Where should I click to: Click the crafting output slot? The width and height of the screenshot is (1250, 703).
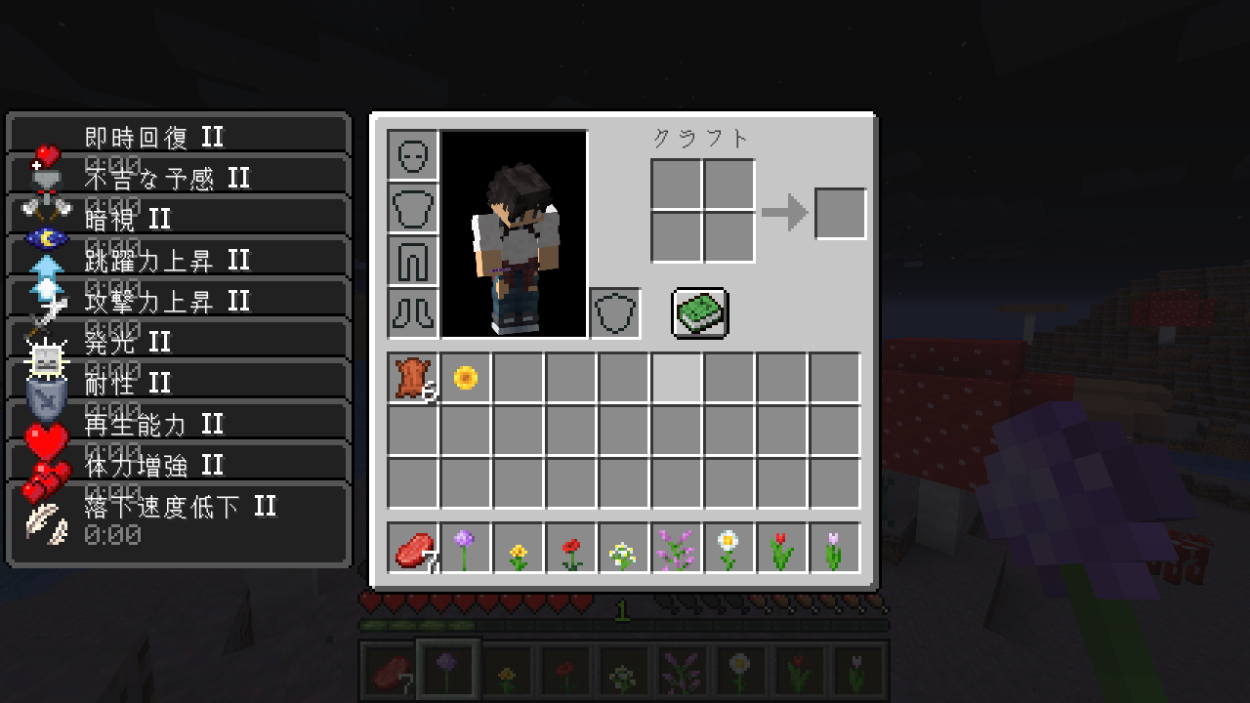pyautogui.click(x=840, y=213)
